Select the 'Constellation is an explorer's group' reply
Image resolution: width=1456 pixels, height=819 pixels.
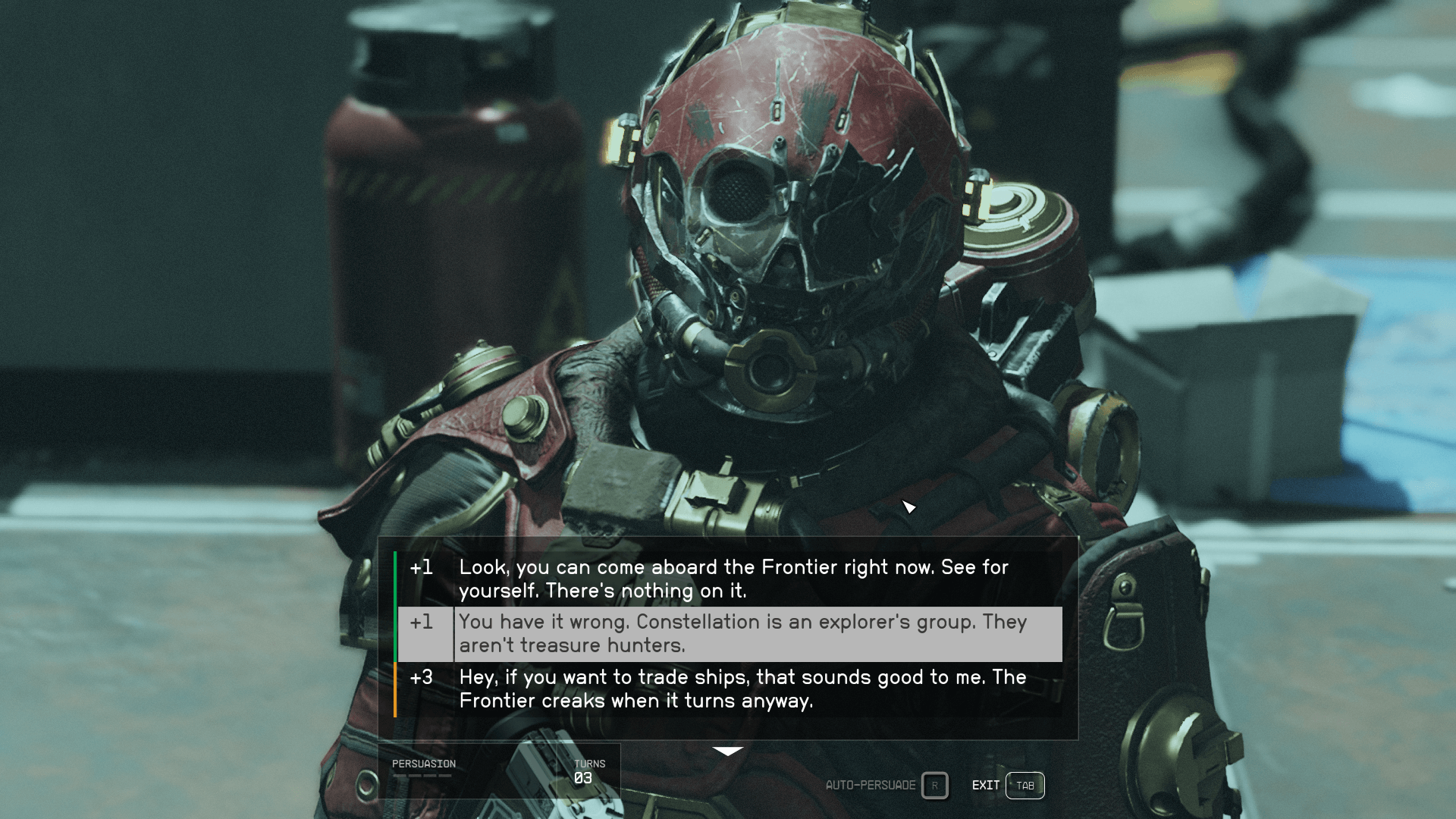(742, 633)
